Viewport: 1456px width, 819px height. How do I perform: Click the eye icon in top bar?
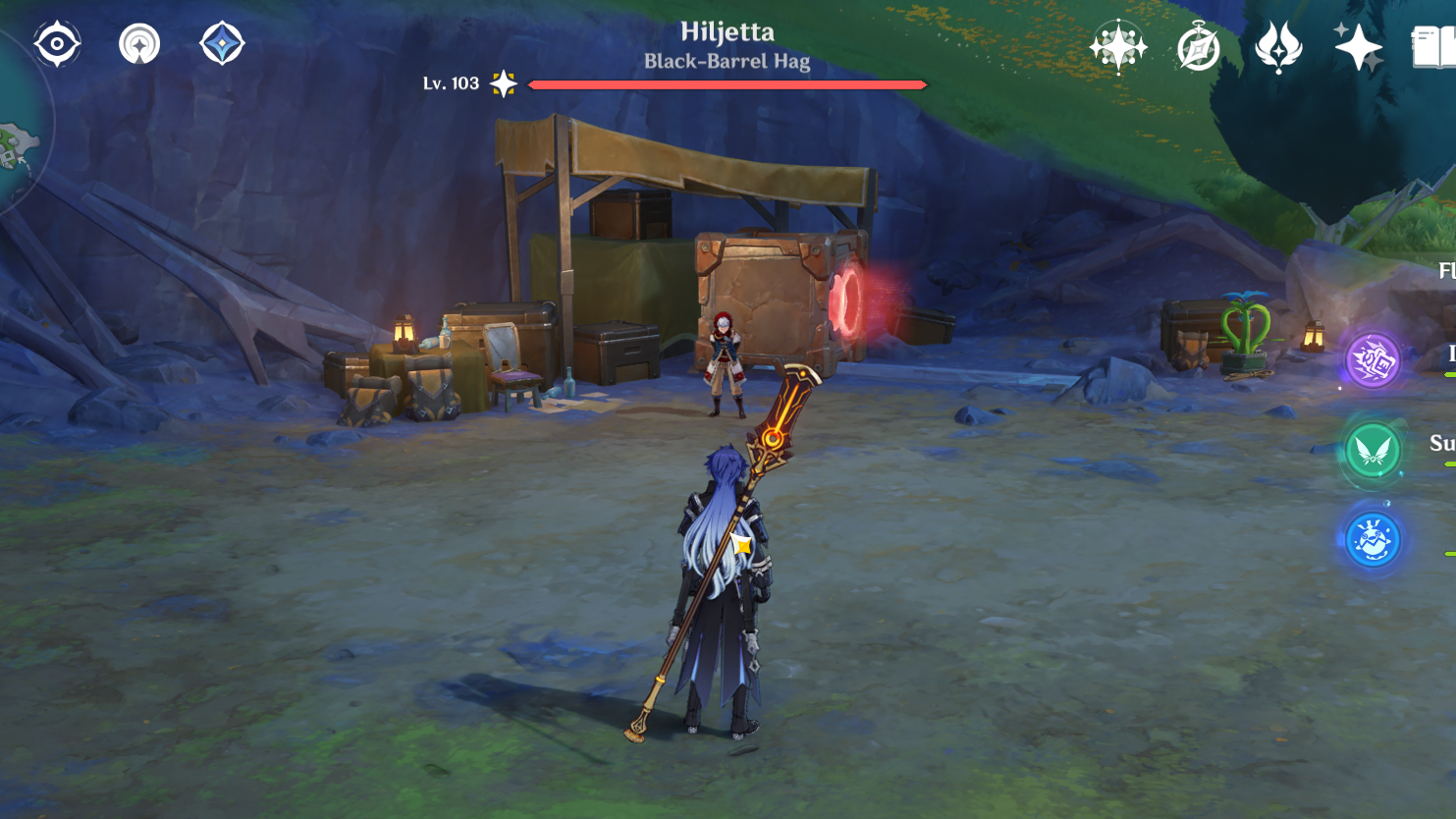pyautogui.click(x=57, y=44)
